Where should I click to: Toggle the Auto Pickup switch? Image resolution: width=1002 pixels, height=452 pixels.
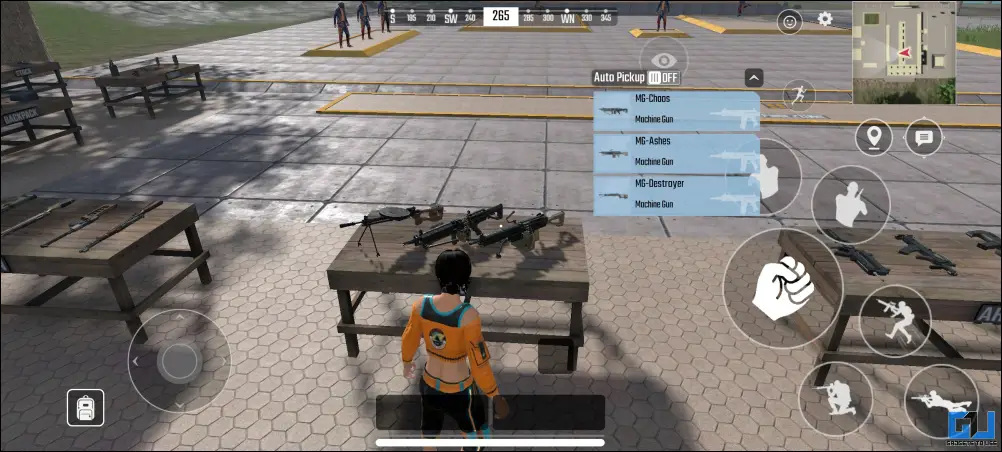[x=663, y=77]
